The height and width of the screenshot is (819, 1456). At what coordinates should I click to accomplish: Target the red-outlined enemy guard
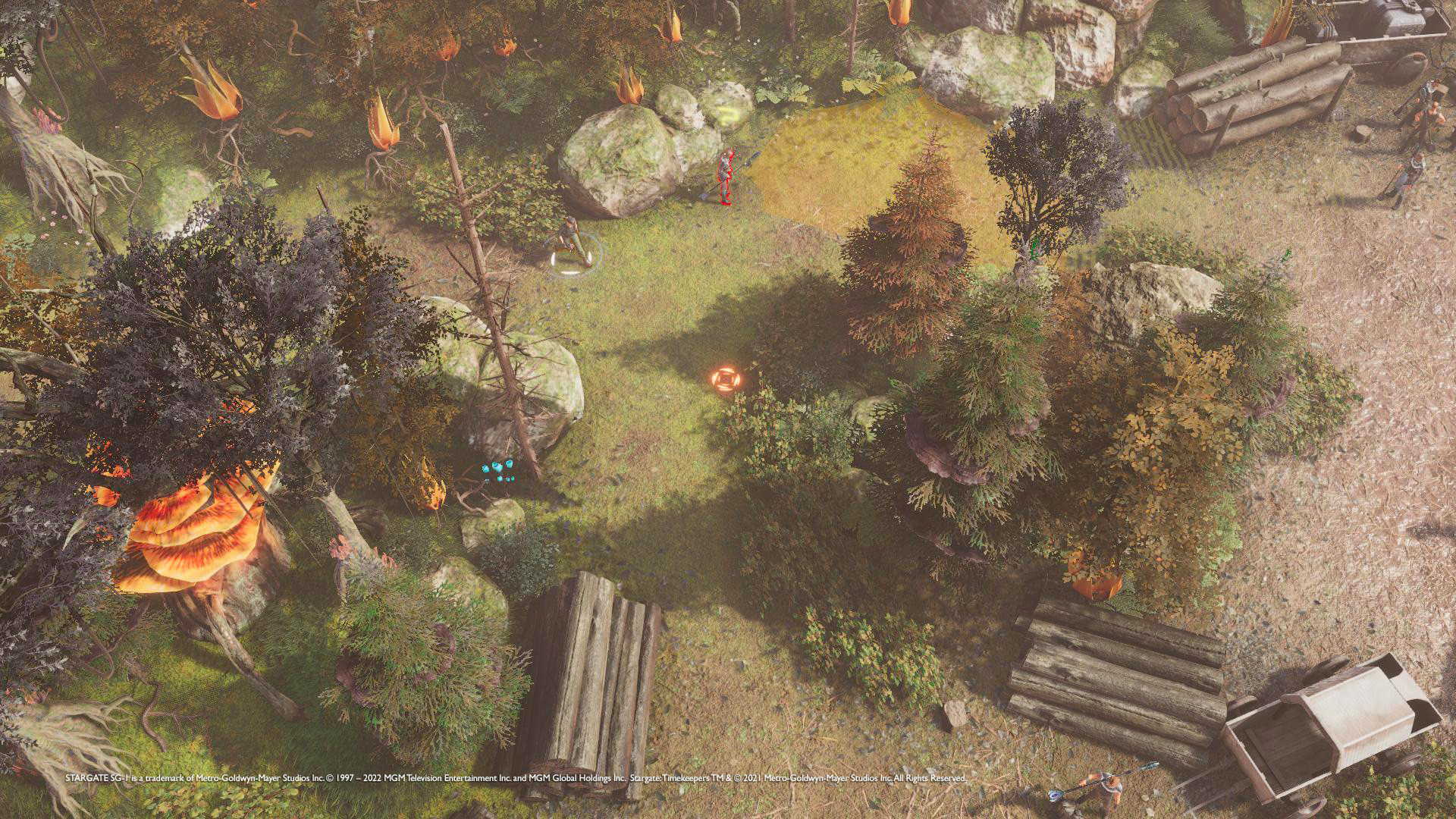coord(726,175)
